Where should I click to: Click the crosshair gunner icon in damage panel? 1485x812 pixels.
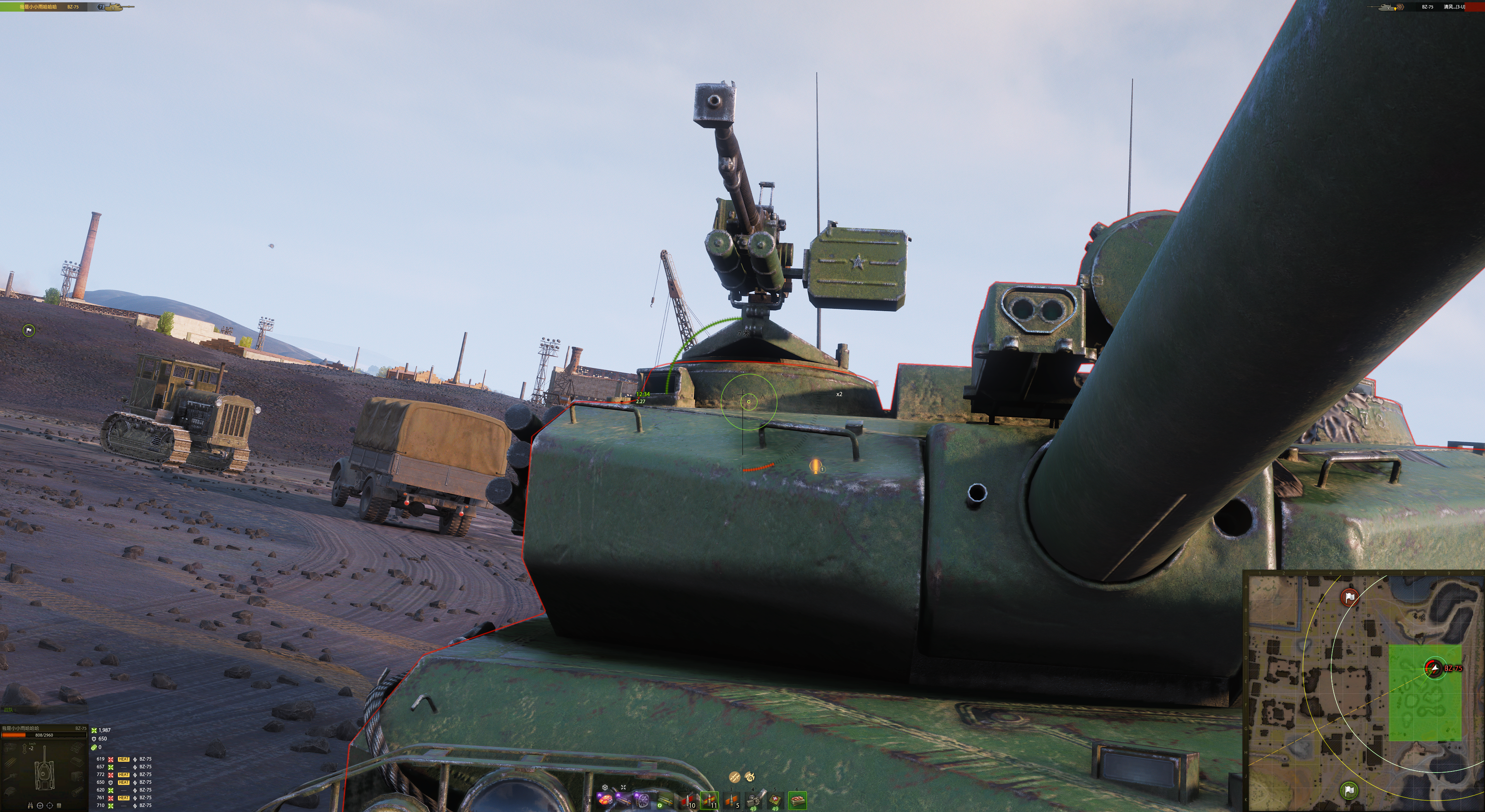click(49, 805)
